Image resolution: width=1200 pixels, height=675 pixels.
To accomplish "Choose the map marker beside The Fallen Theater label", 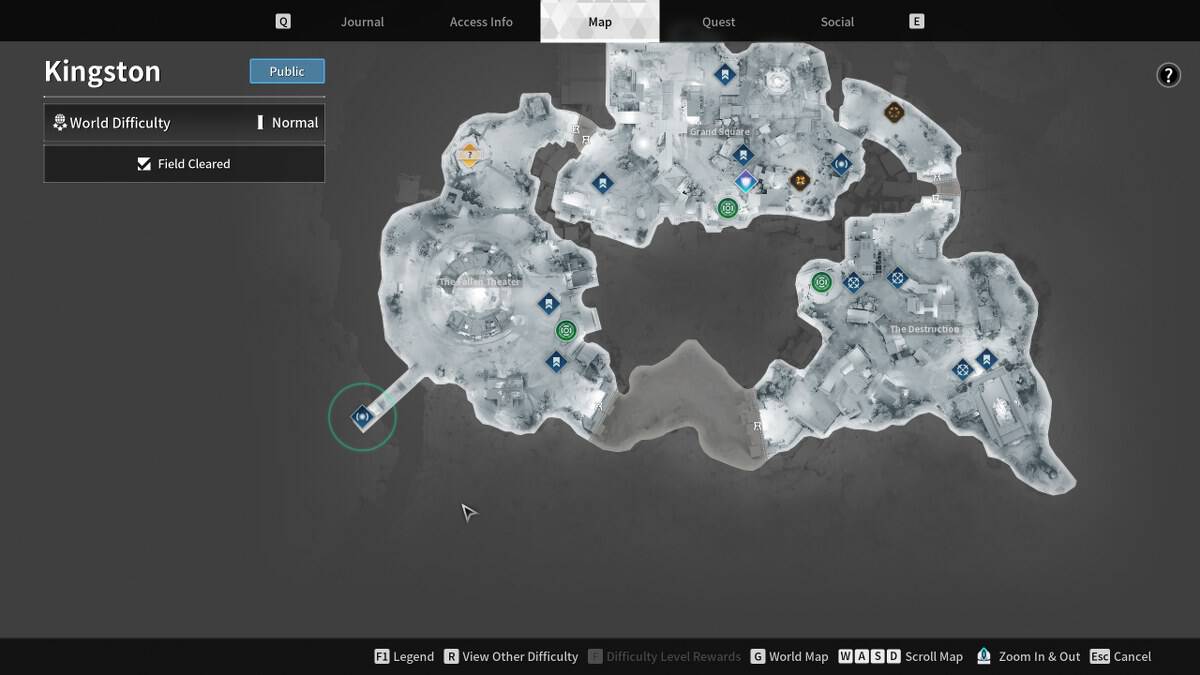I will [x=548, y=303].
